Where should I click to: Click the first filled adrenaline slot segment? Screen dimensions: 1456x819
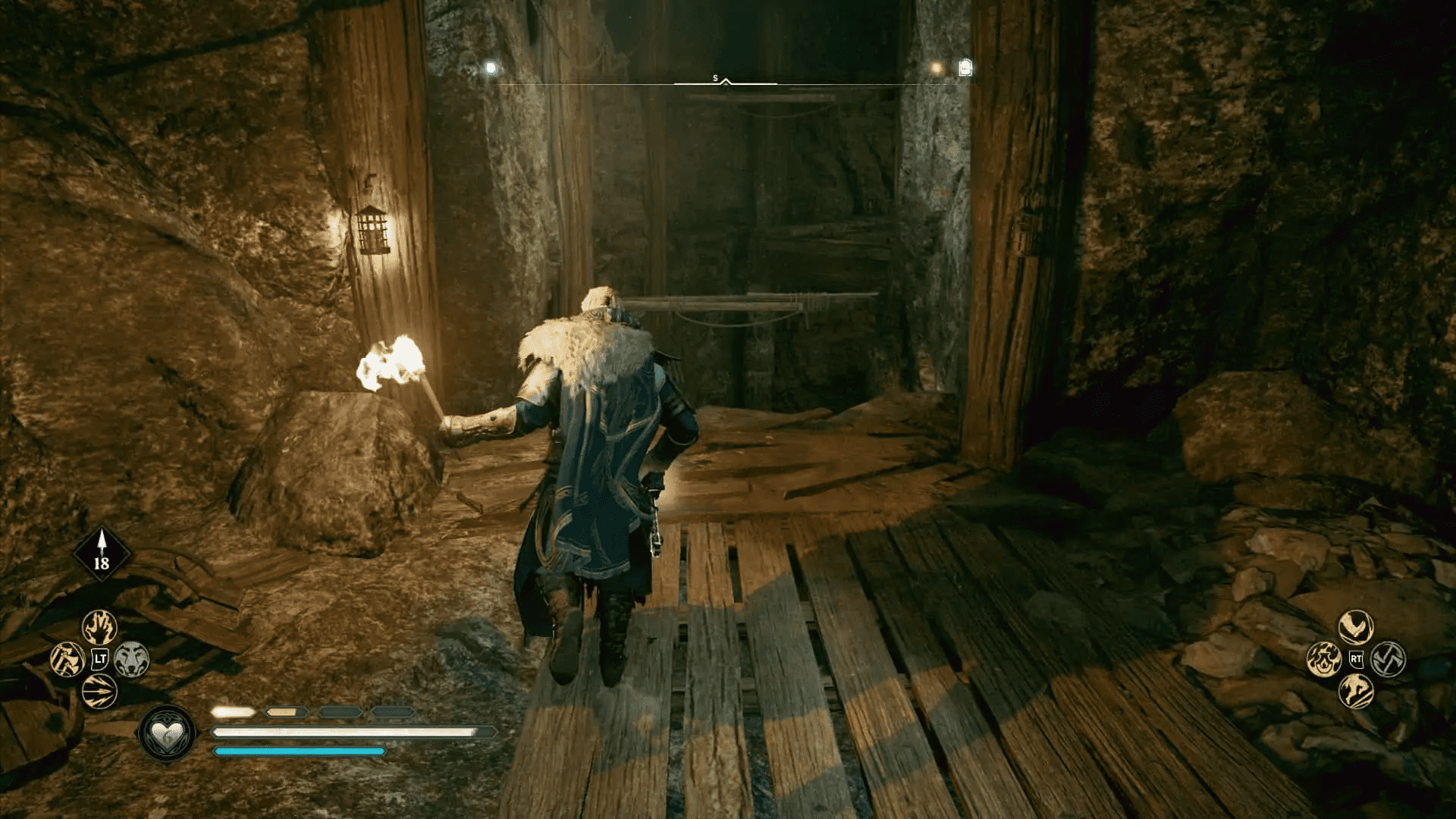pyautogui.click(x=234, y=713)
